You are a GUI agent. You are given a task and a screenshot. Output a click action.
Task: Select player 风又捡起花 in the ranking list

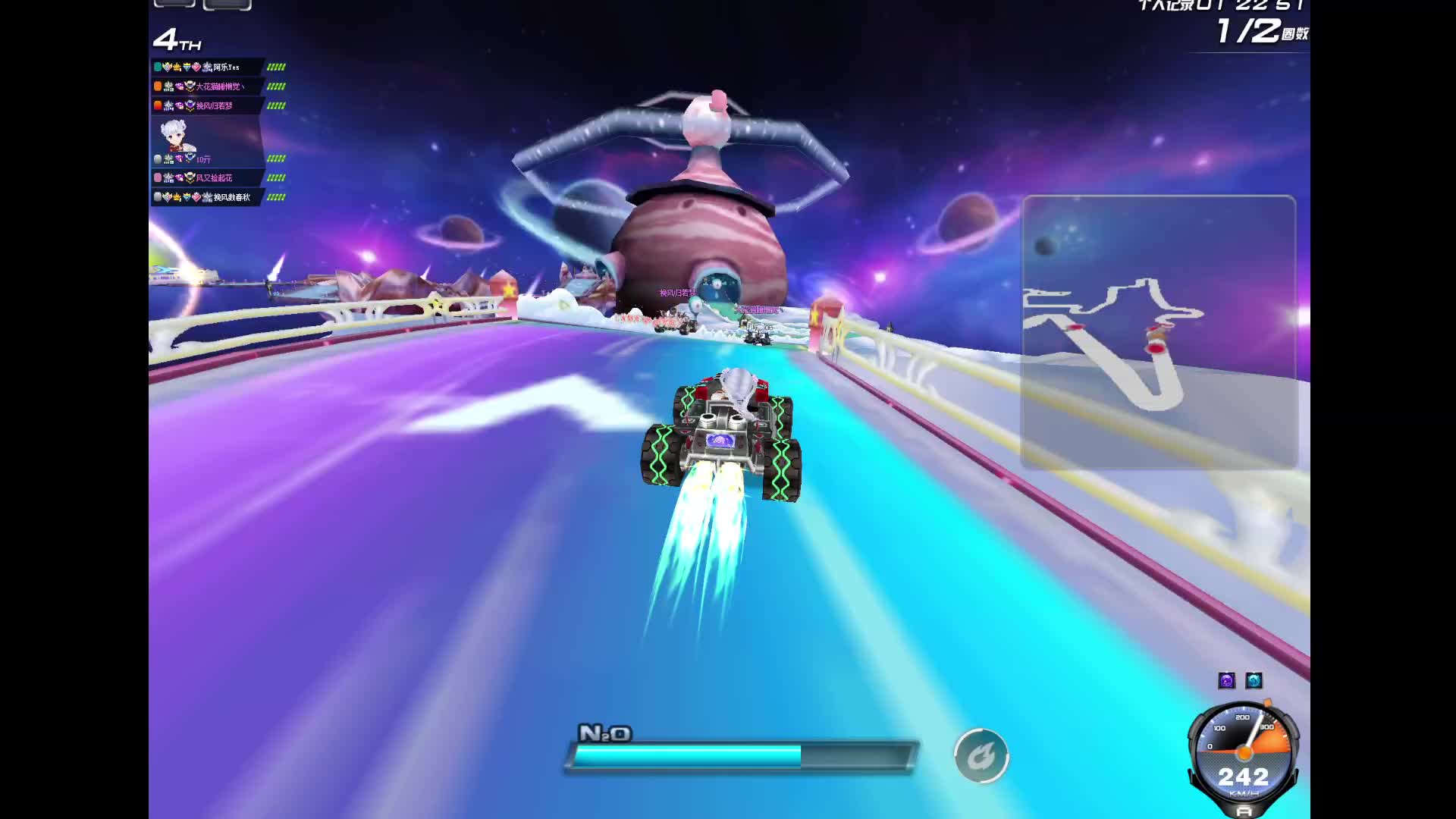tap(214, 177)
